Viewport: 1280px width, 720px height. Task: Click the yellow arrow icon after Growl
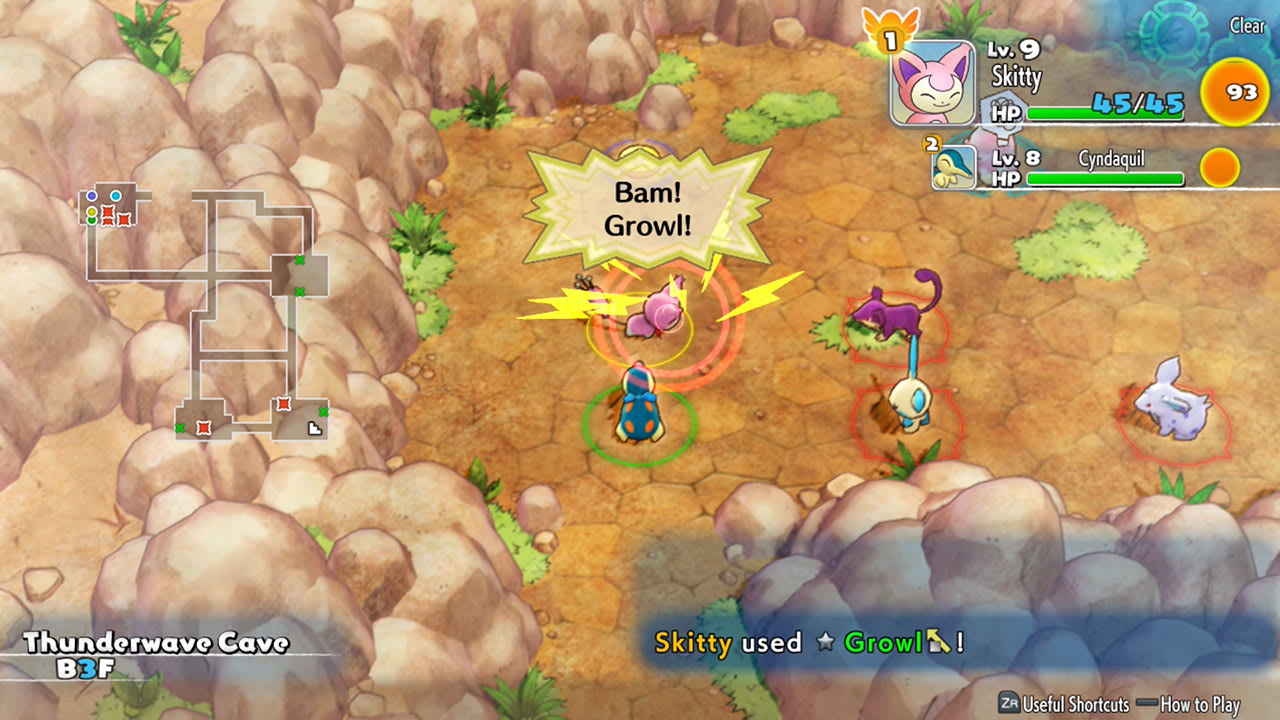click(936, 642)
